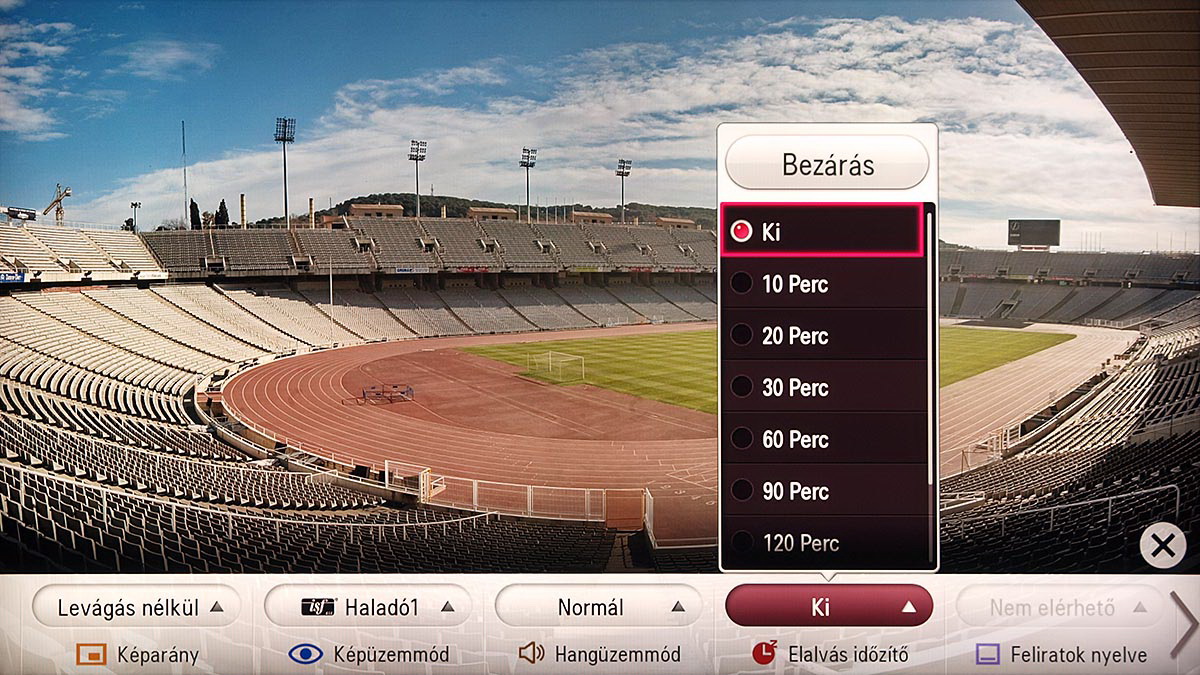Set sleep timer to 20 Perc

[820, 336]
